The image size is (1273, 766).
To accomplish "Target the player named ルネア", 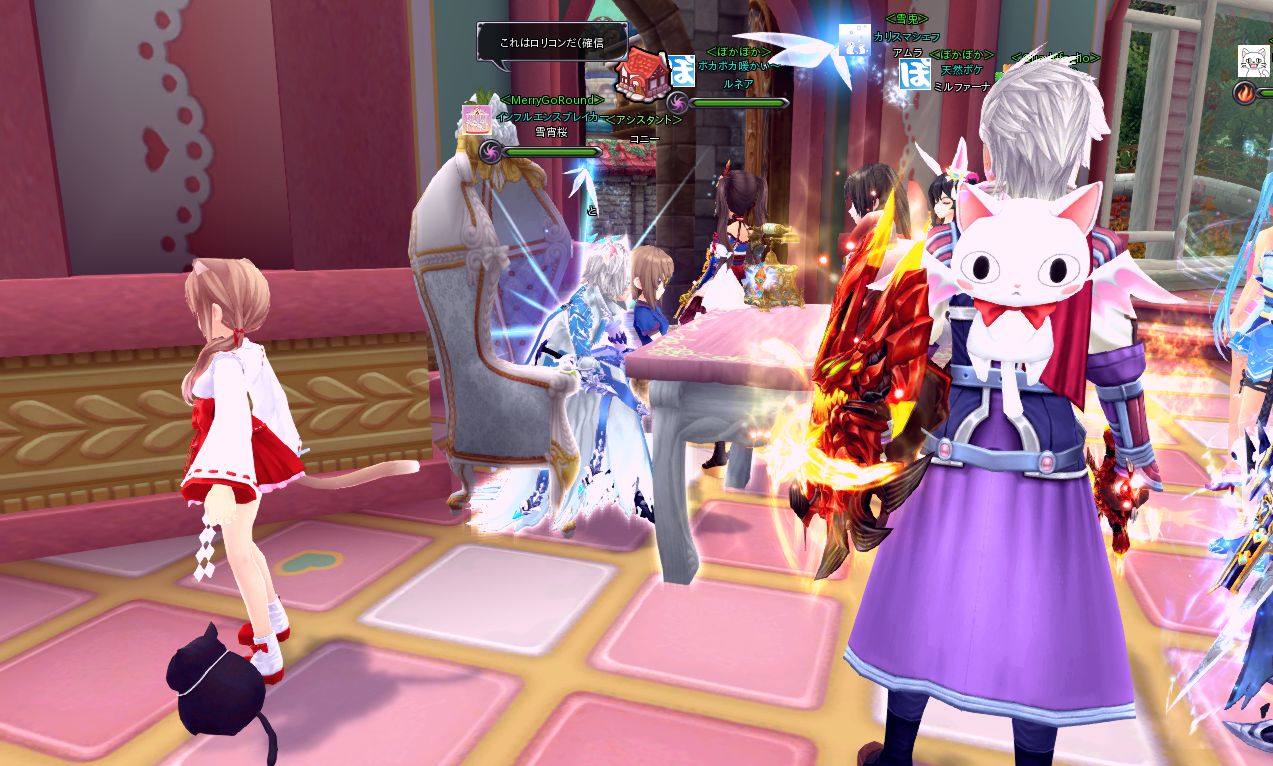I will click(x=738, y=84).
